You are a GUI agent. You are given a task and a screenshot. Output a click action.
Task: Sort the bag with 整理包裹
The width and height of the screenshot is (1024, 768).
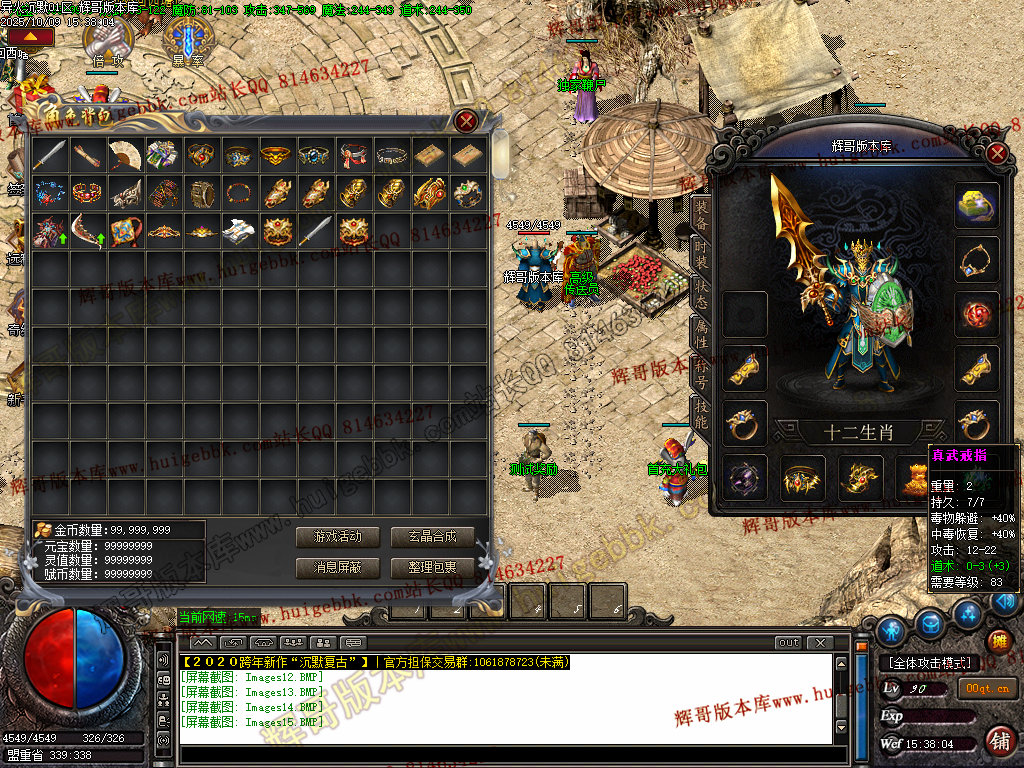[432, 568]
